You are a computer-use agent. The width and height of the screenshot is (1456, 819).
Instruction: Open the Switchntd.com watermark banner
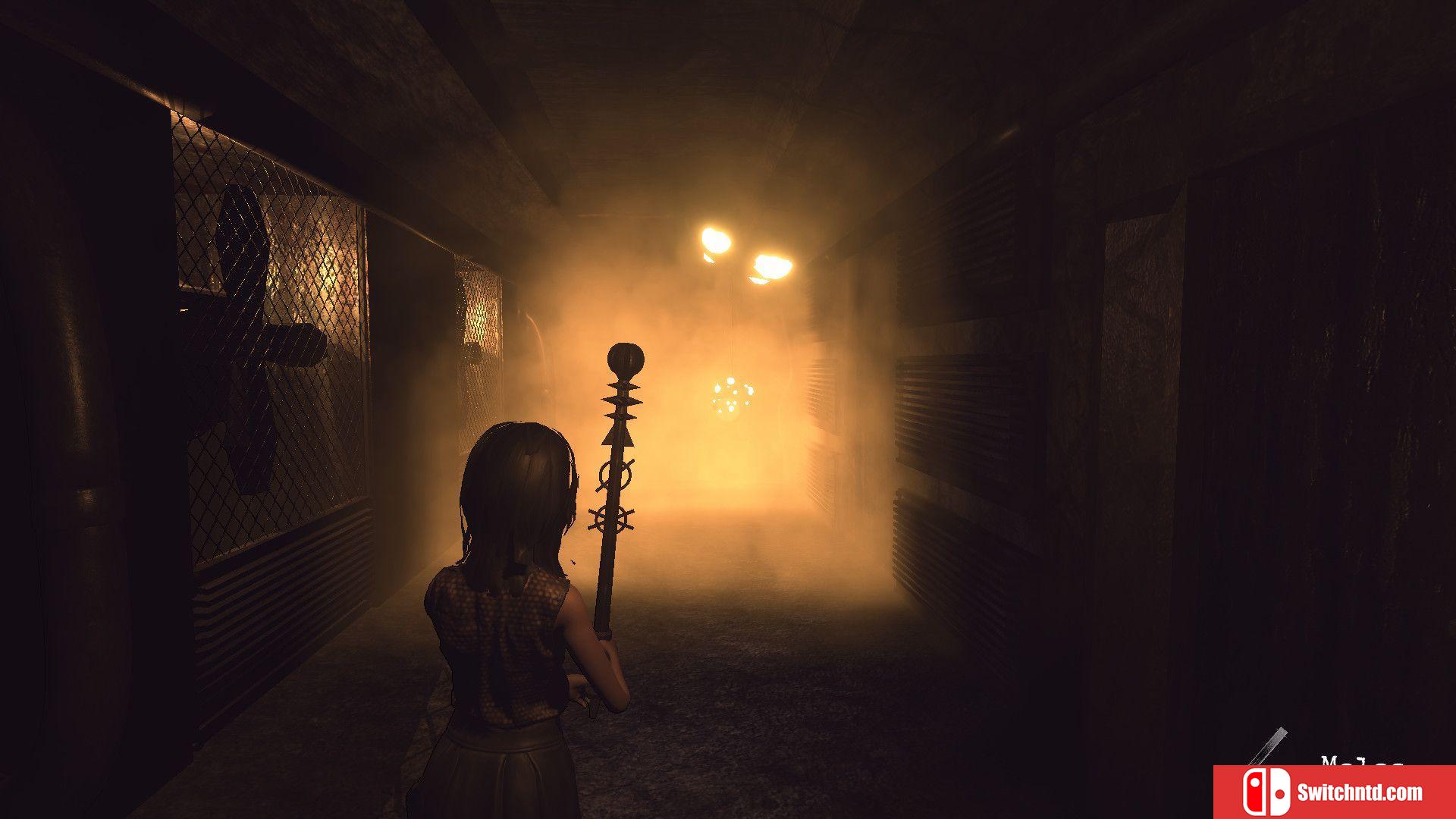coord(1334,792)
